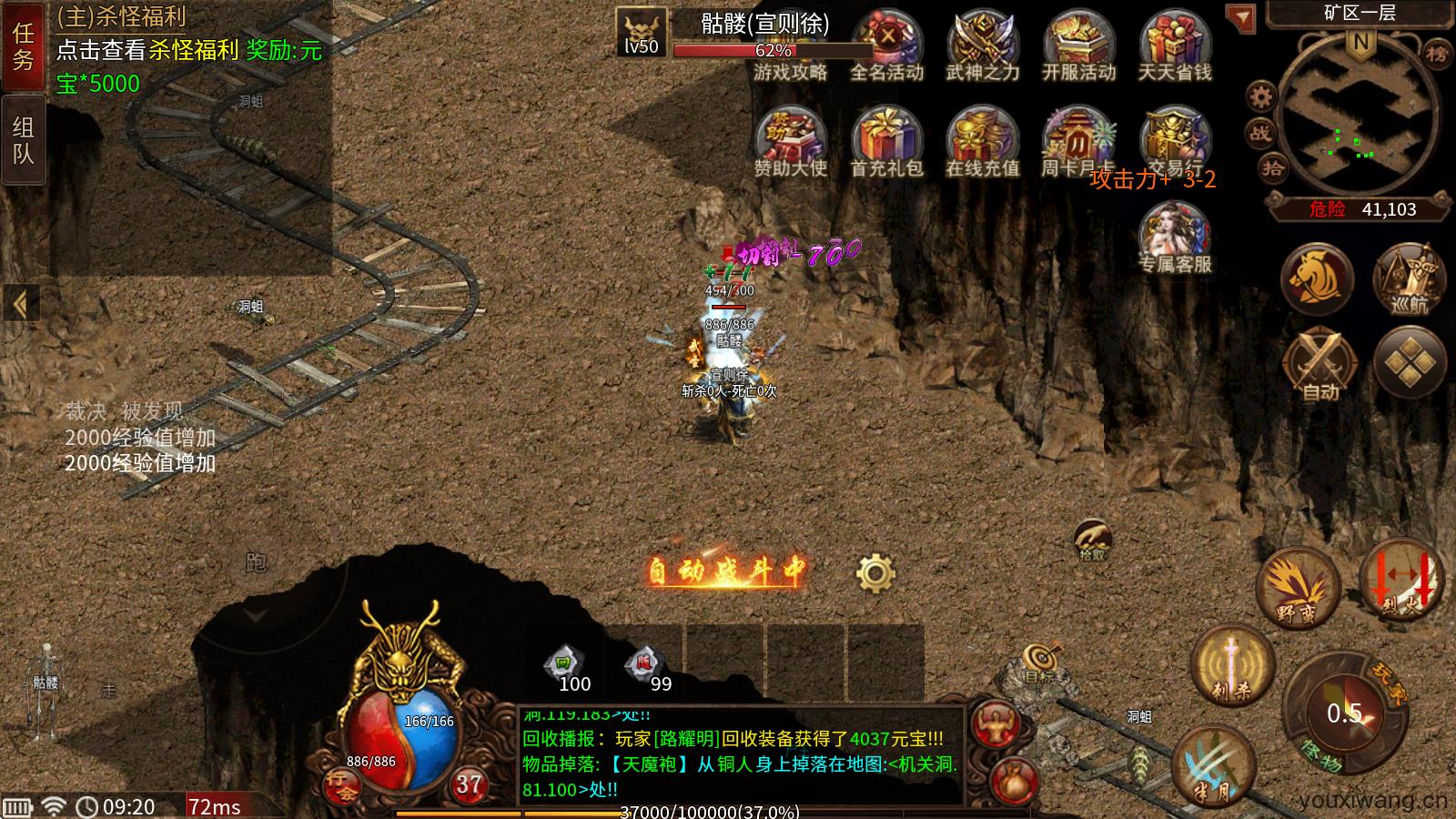Expand the 榜 ranking beside minimap
This screenshot has width=1456, height=819.
[1438, 53]
